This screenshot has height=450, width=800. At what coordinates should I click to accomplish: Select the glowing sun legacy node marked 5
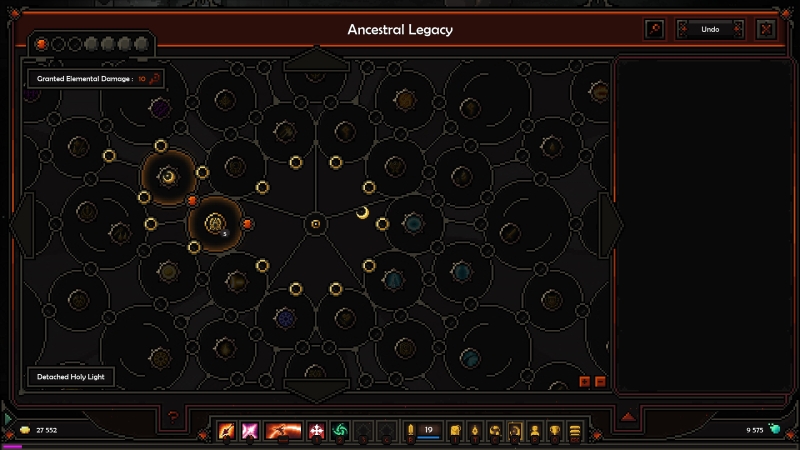point(214,224)
